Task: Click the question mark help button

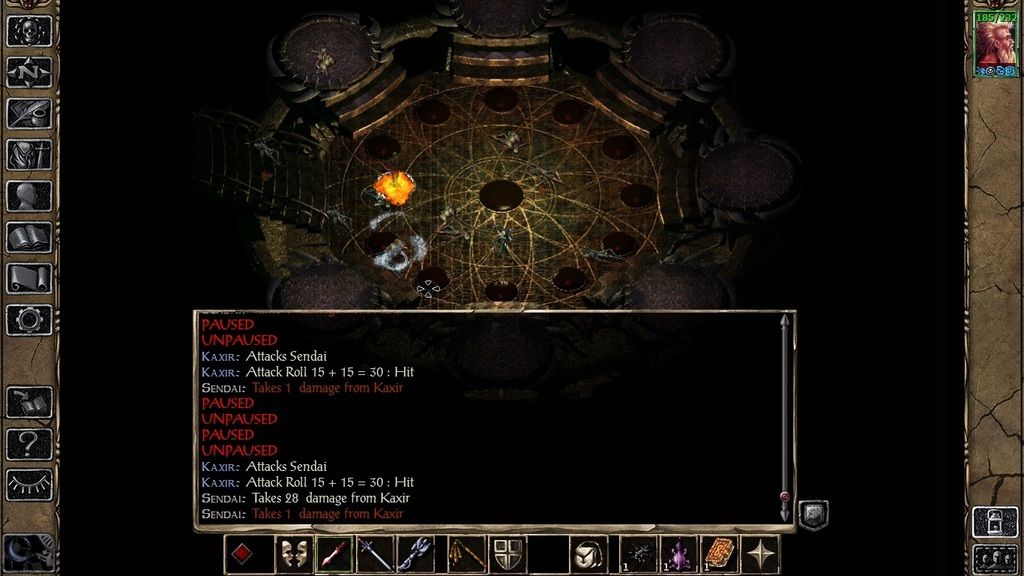Action: click(29, 443)
